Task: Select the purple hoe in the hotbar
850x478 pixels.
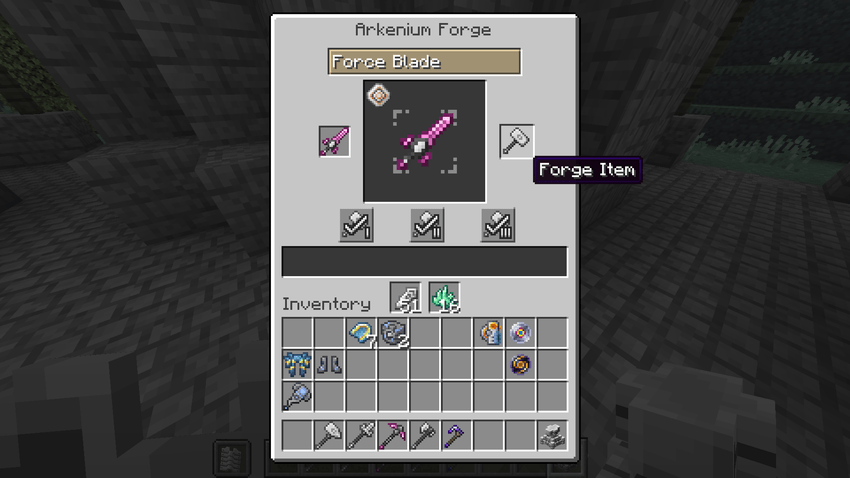Action: pyautogui.click(x=456, y=436)
